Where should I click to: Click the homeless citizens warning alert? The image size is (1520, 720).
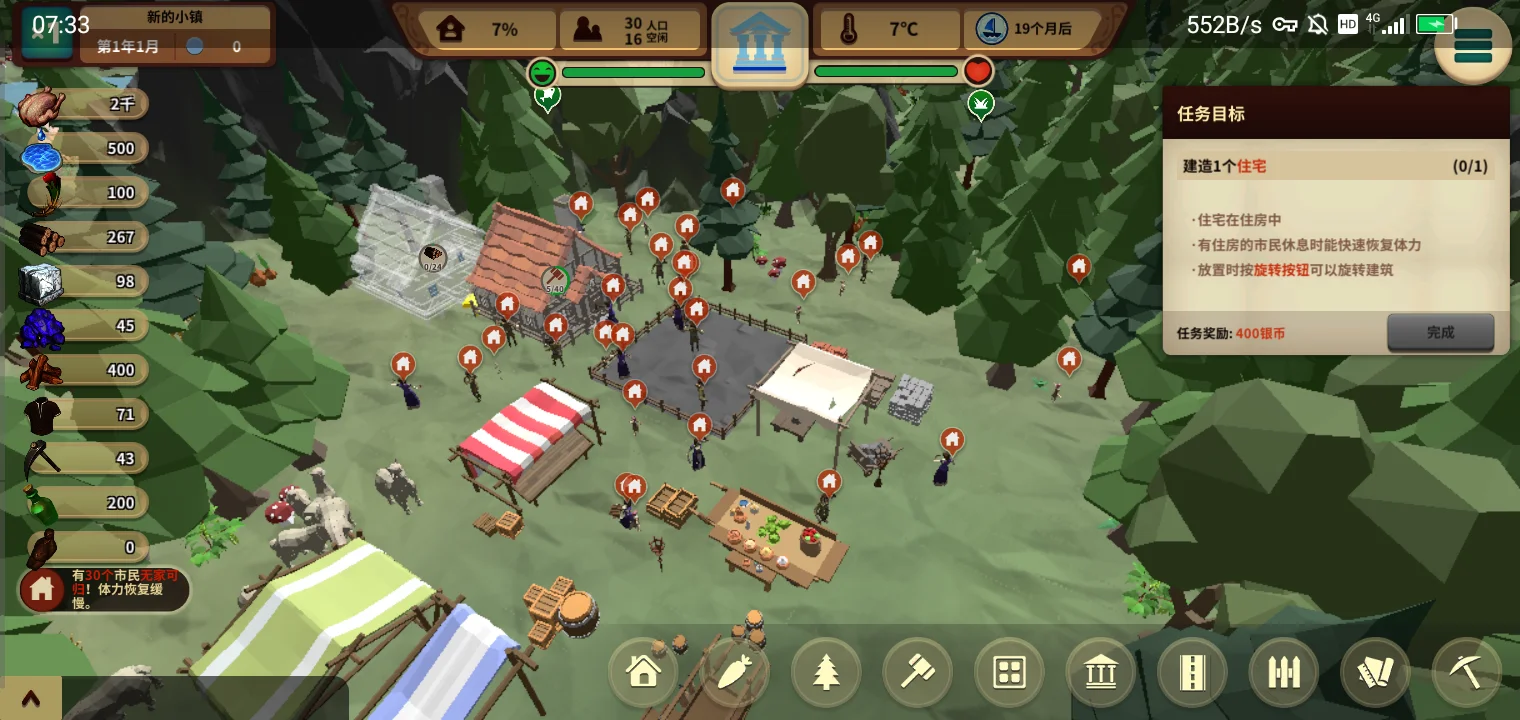pyautogui.click(x=104, y=590)
